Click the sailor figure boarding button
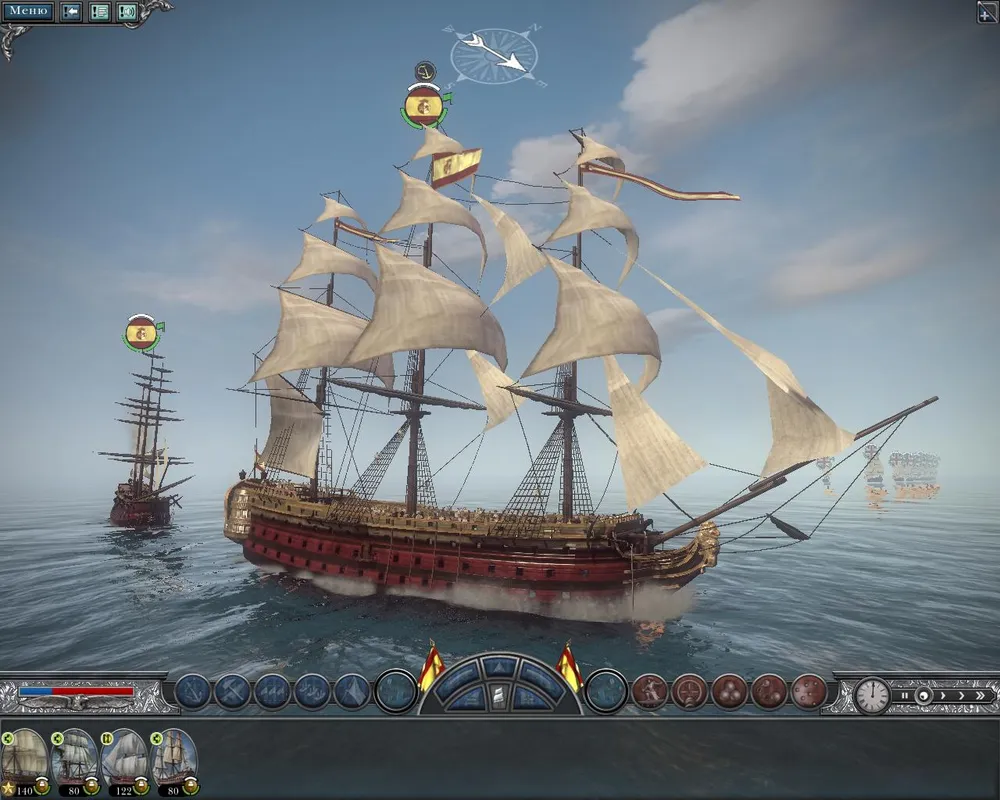 point(649,691)
